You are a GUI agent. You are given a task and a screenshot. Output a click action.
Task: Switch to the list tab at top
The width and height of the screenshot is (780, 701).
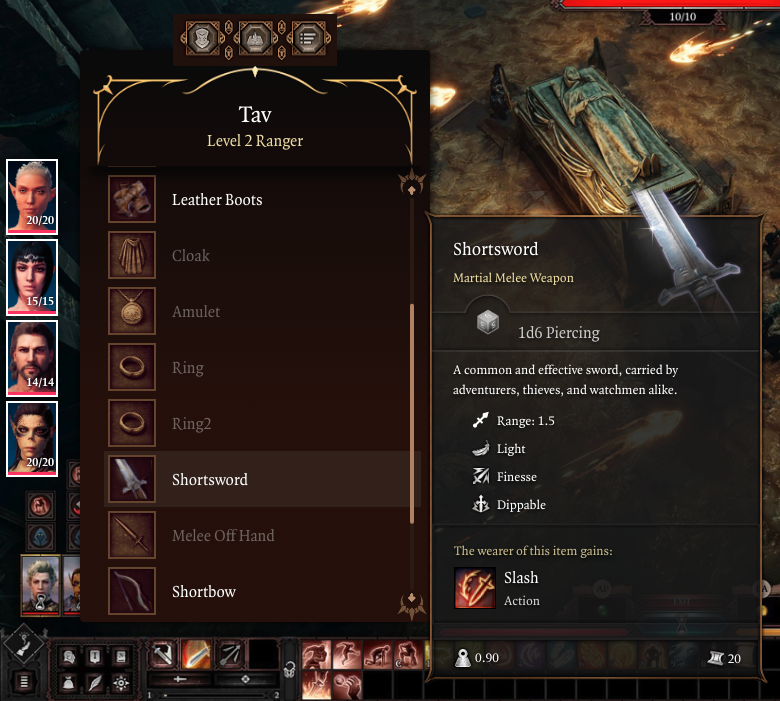306,39
